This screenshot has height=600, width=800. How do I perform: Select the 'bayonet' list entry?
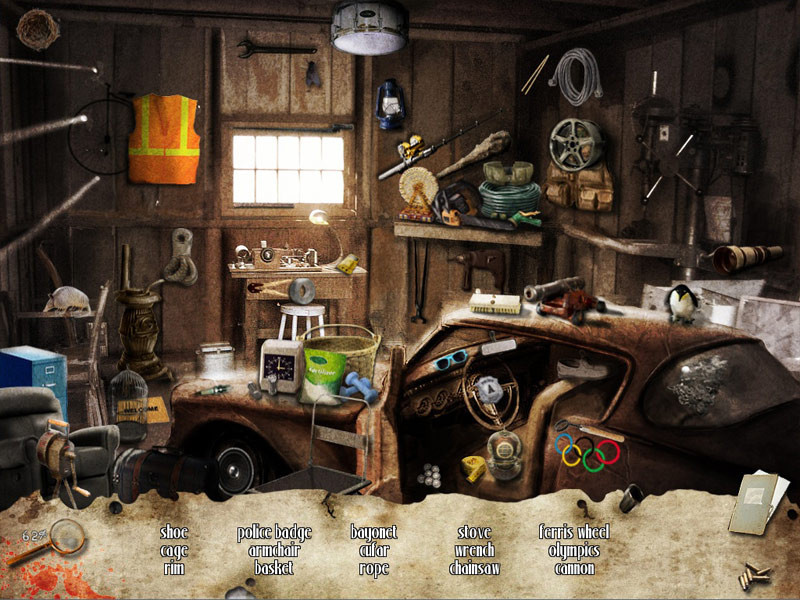coord(374,532)
